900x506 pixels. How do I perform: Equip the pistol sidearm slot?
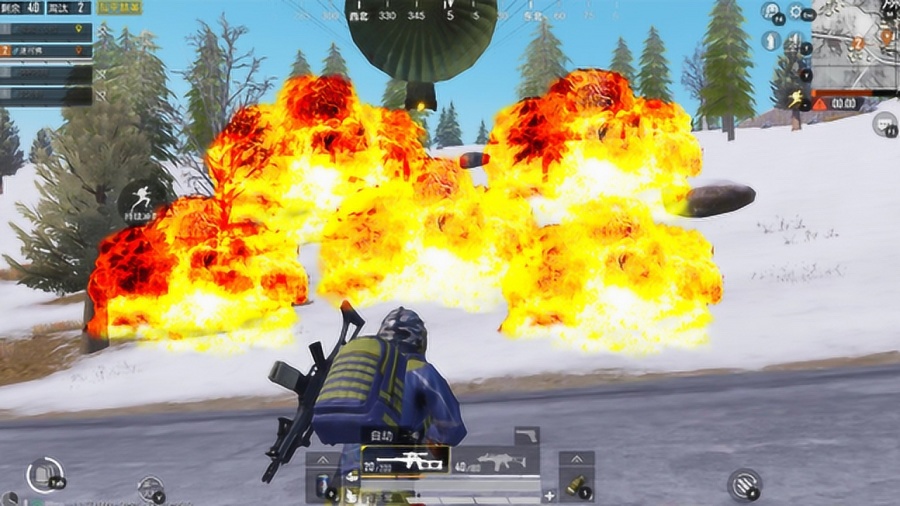526,434
